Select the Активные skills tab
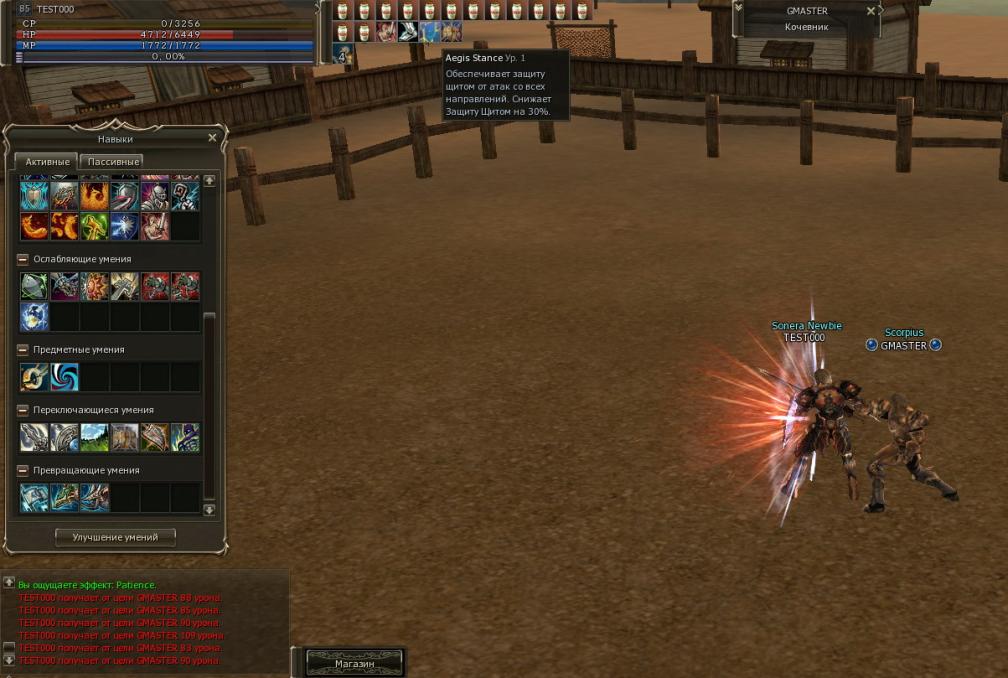Image resolution: width=1008 pixels, height=678 pixels. [47, 161]
